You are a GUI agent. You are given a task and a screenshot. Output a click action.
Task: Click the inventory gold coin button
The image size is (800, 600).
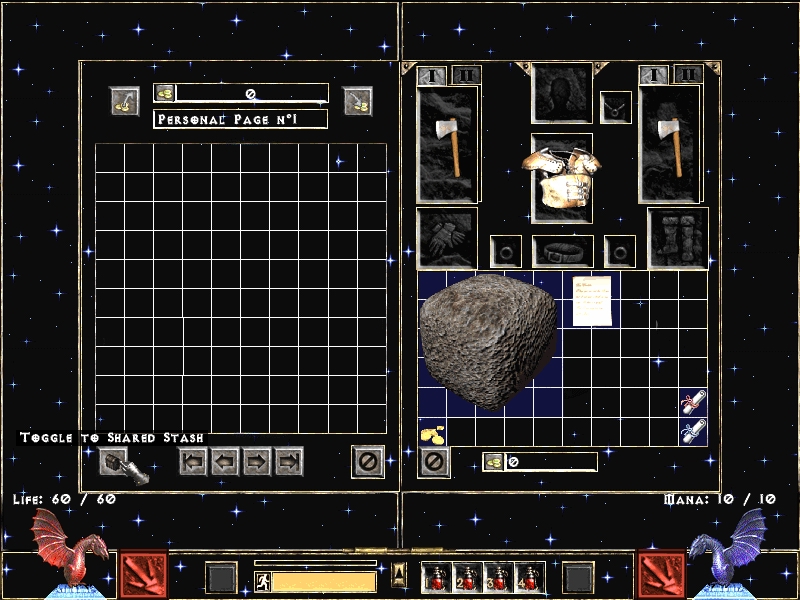493,462
